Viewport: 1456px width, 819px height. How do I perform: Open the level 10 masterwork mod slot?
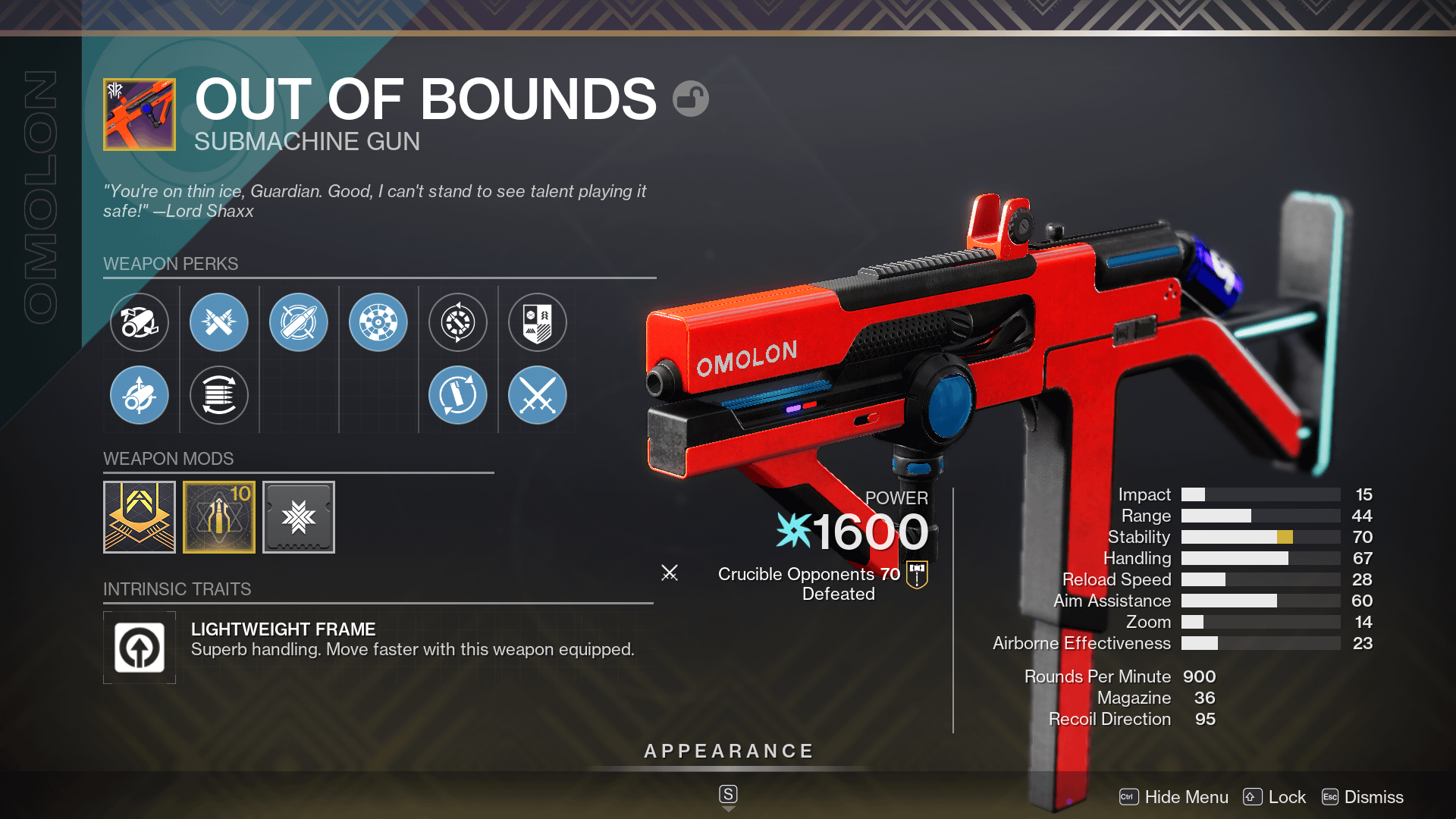219,516
